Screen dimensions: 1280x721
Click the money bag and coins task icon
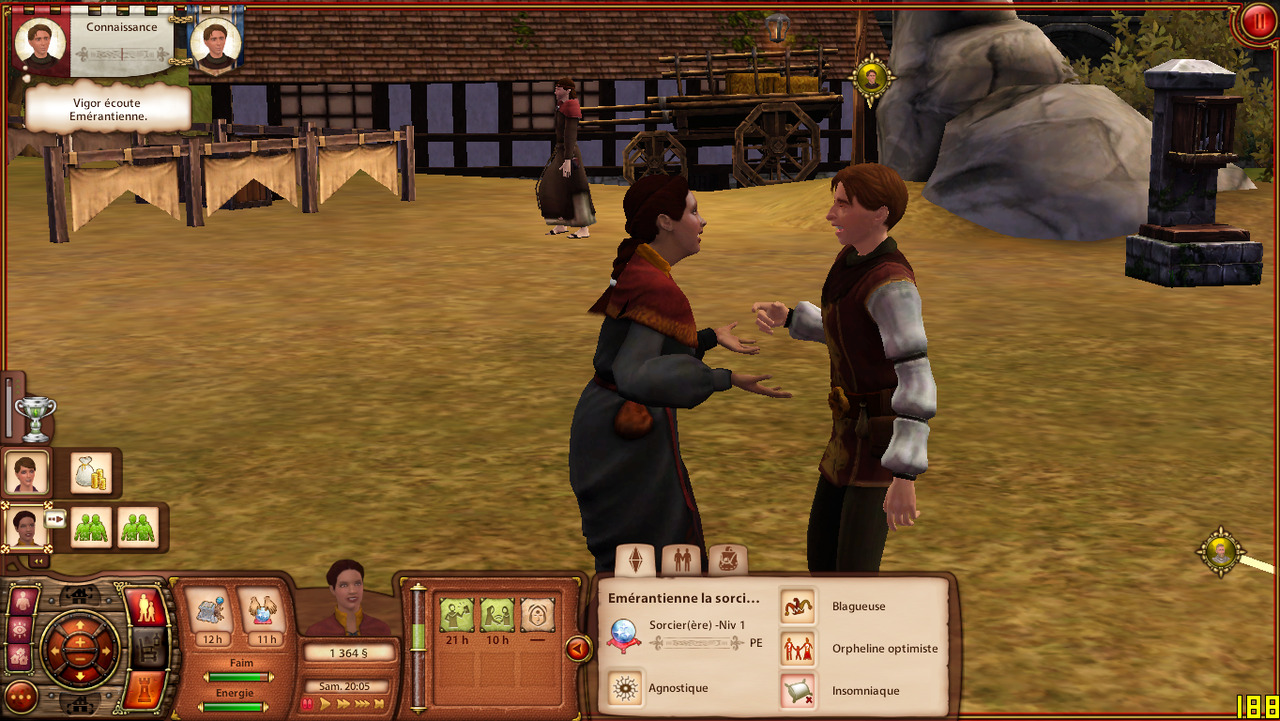point(92,473)
